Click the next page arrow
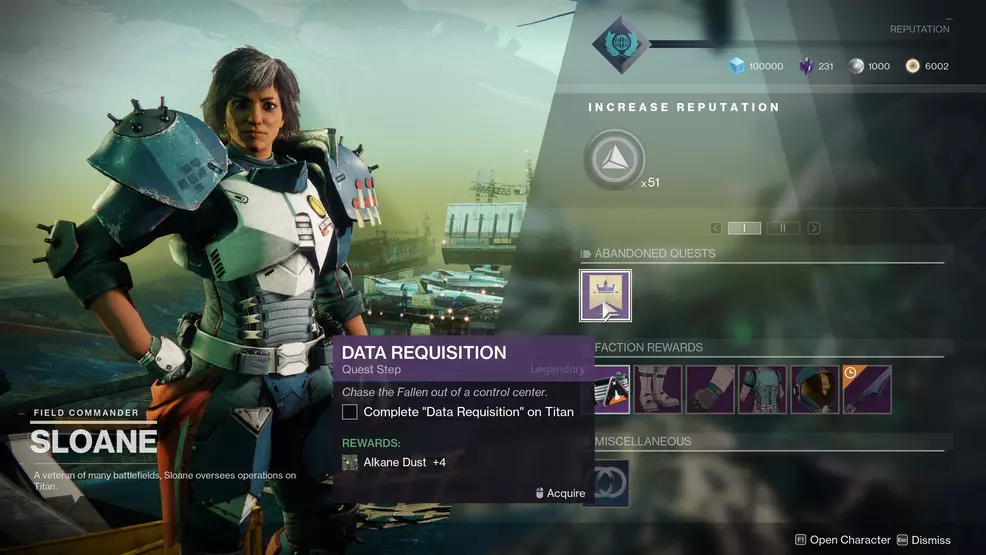Screen dimensions: 986x555 click(814, 228)
